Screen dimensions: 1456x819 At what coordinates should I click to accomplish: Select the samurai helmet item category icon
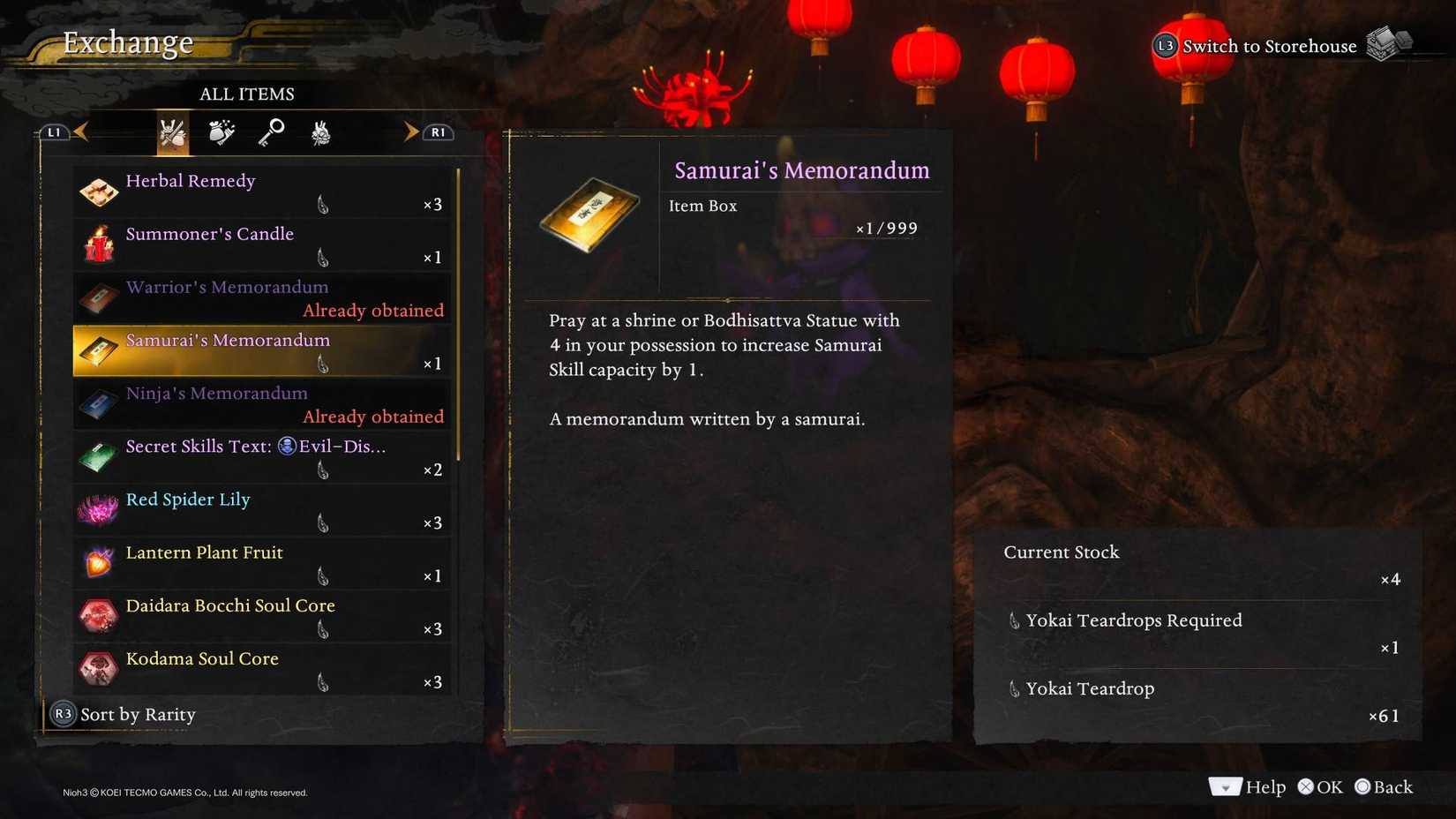173,132
